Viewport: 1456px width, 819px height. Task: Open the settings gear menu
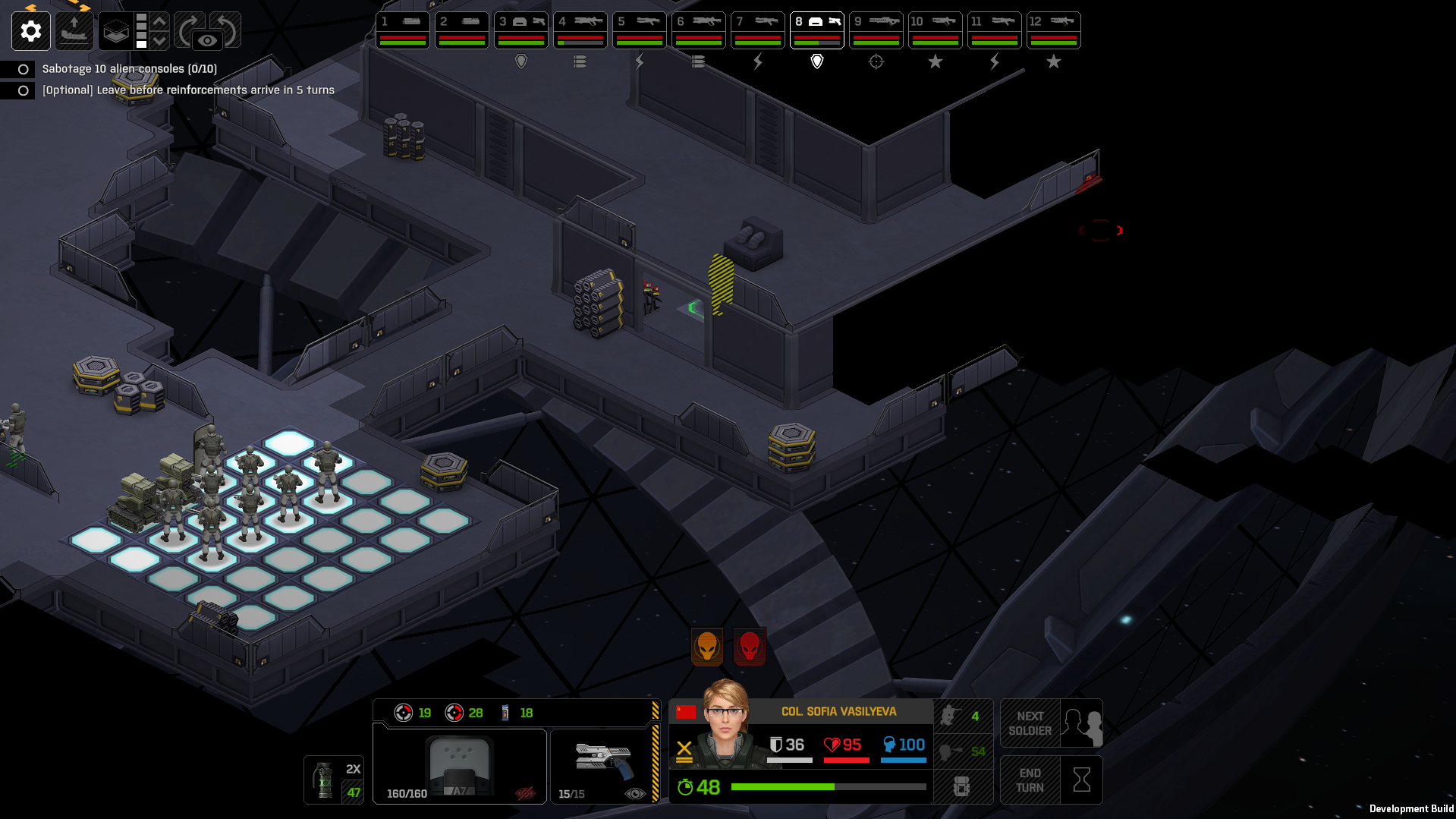[31, 31]
